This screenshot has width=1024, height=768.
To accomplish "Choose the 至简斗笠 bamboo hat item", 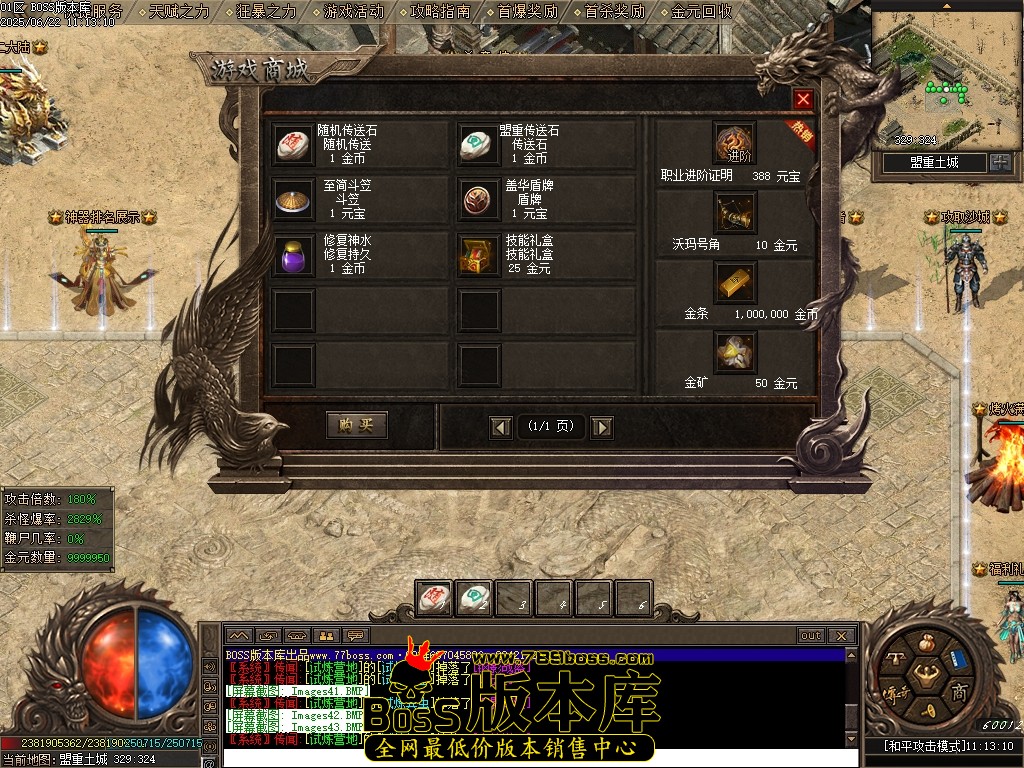I will coord(295,200).
